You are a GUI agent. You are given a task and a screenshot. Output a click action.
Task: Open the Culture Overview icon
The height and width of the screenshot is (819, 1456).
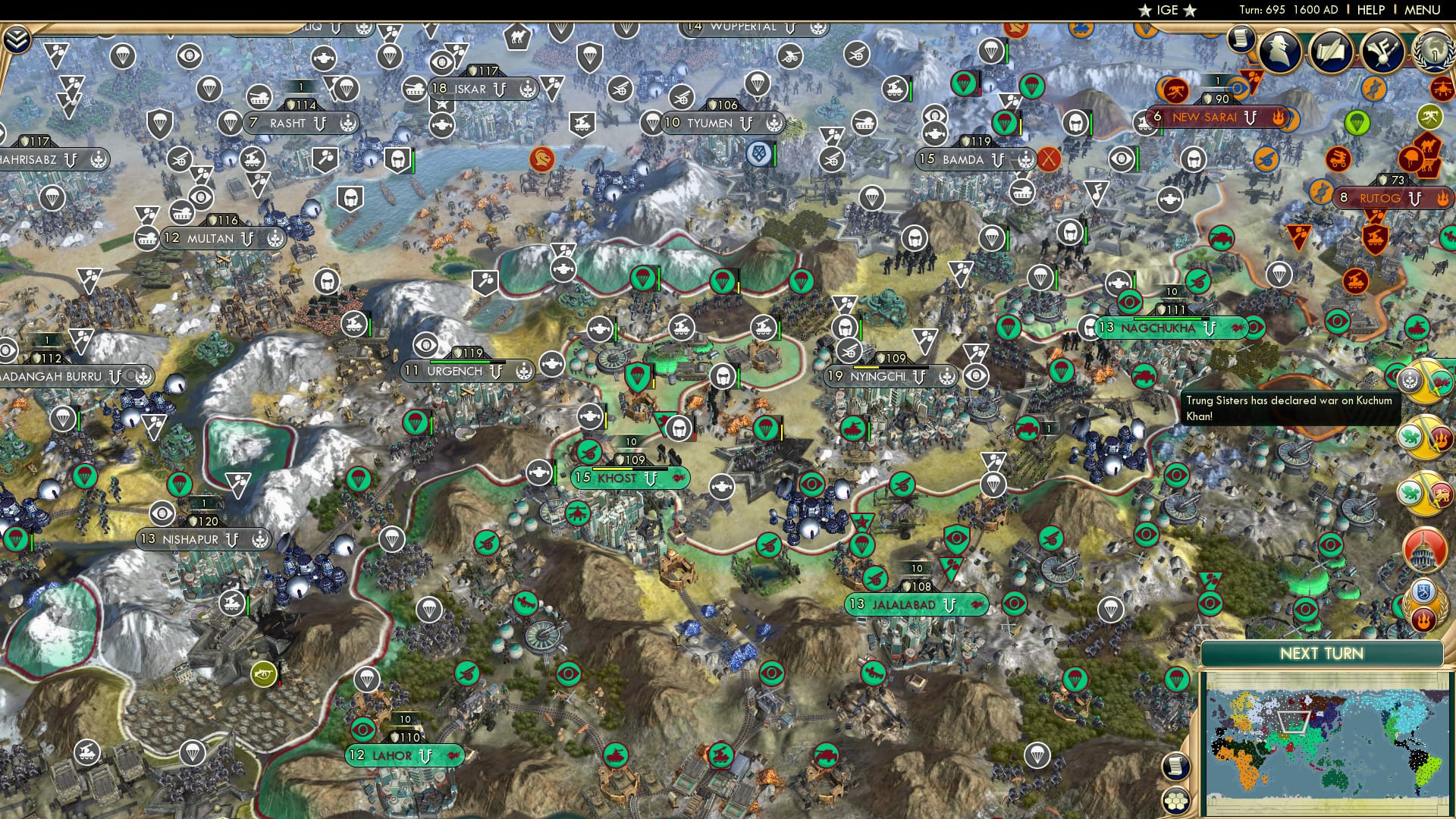point(1382,51)
